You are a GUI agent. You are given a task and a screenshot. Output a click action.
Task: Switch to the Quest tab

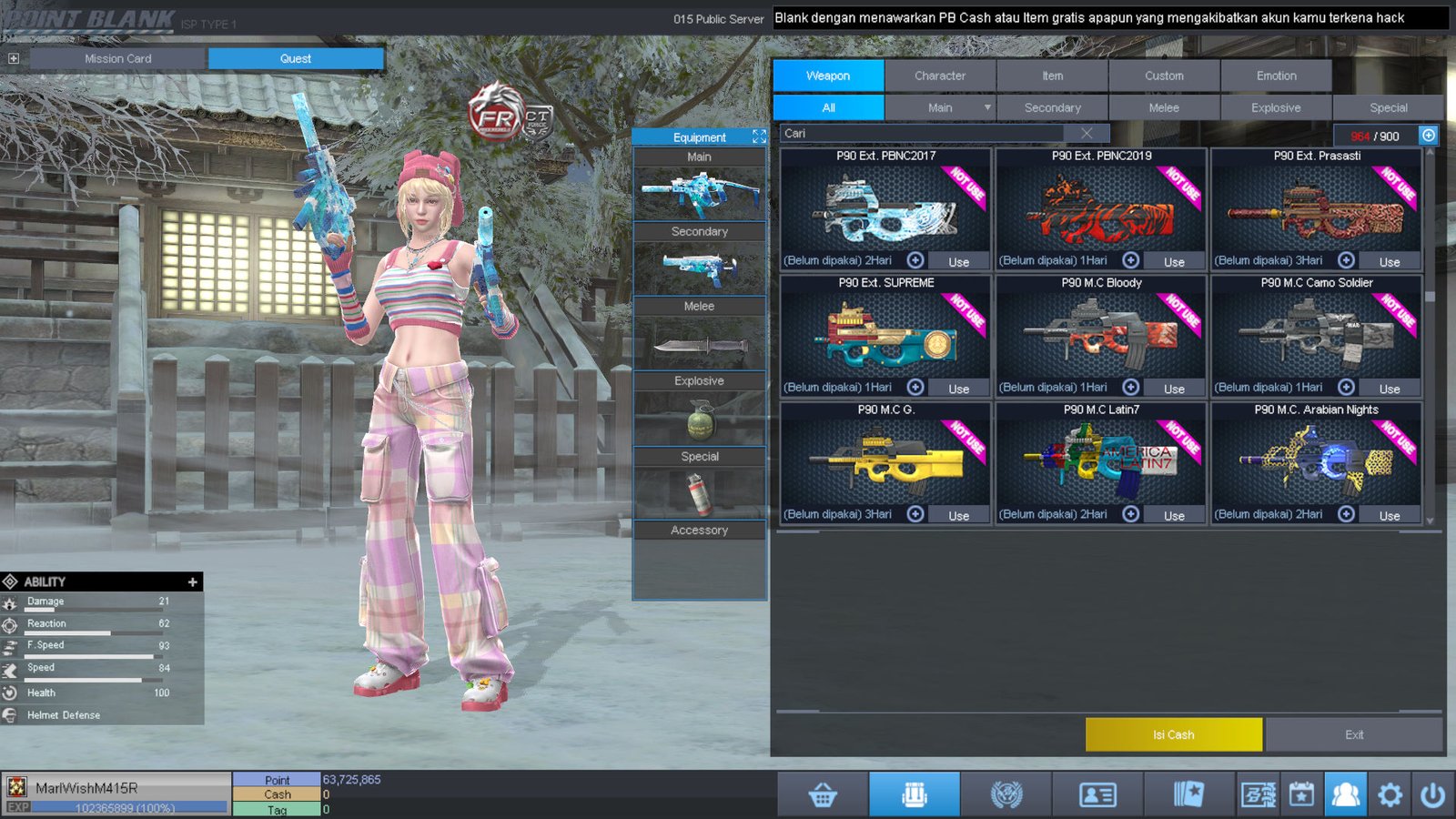point(296,58)
